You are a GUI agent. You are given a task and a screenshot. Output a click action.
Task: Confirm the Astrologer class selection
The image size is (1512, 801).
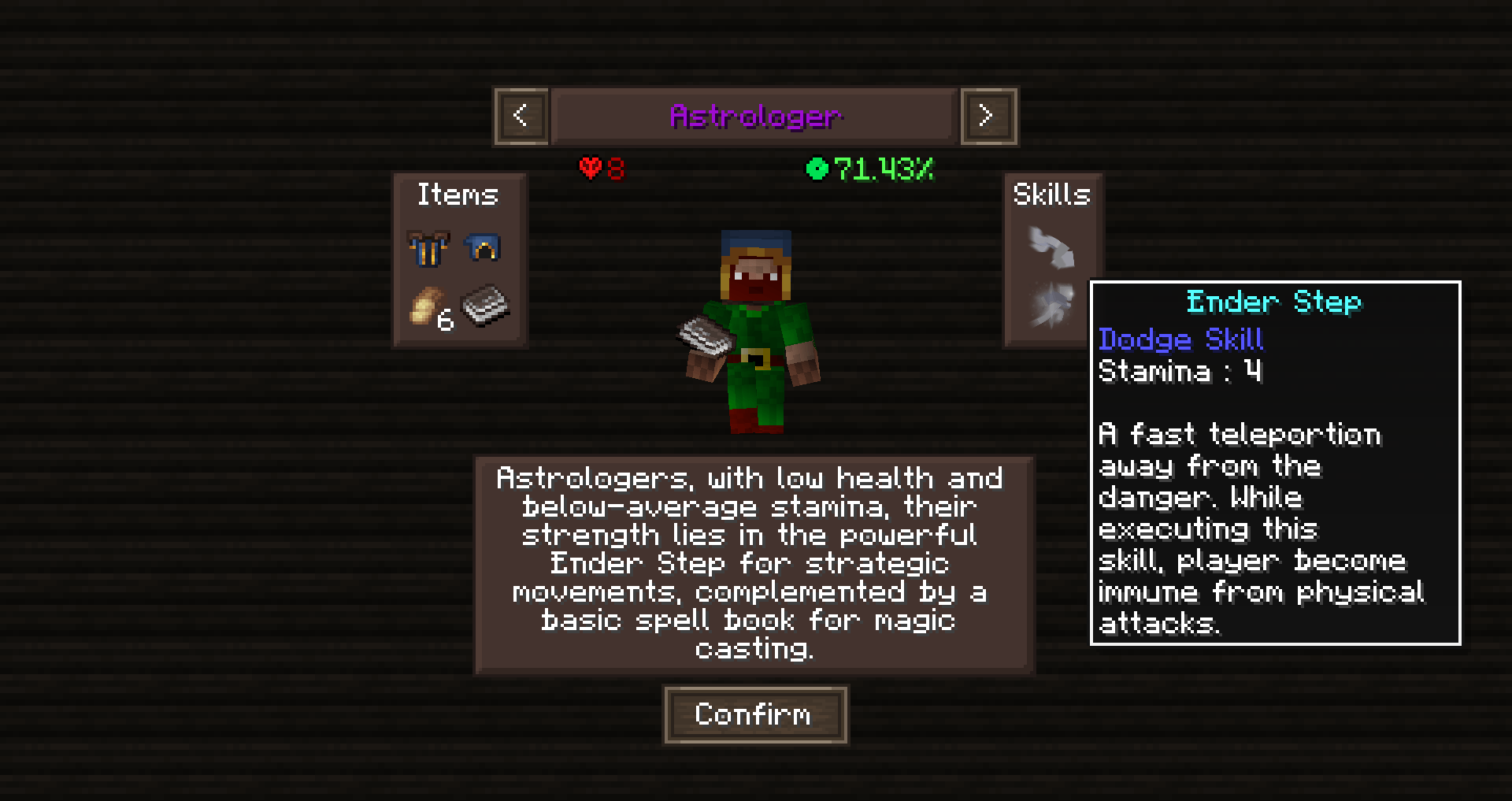click(754, 714)
